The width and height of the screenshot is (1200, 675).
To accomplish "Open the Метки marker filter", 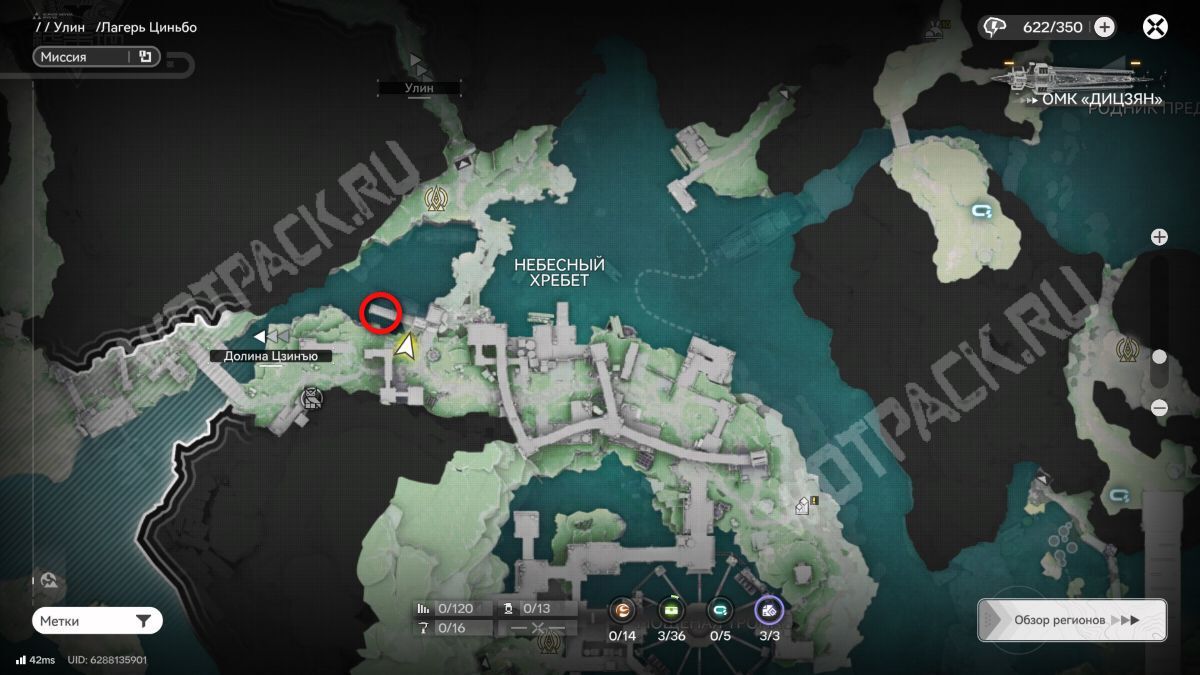I will [97, 621].
